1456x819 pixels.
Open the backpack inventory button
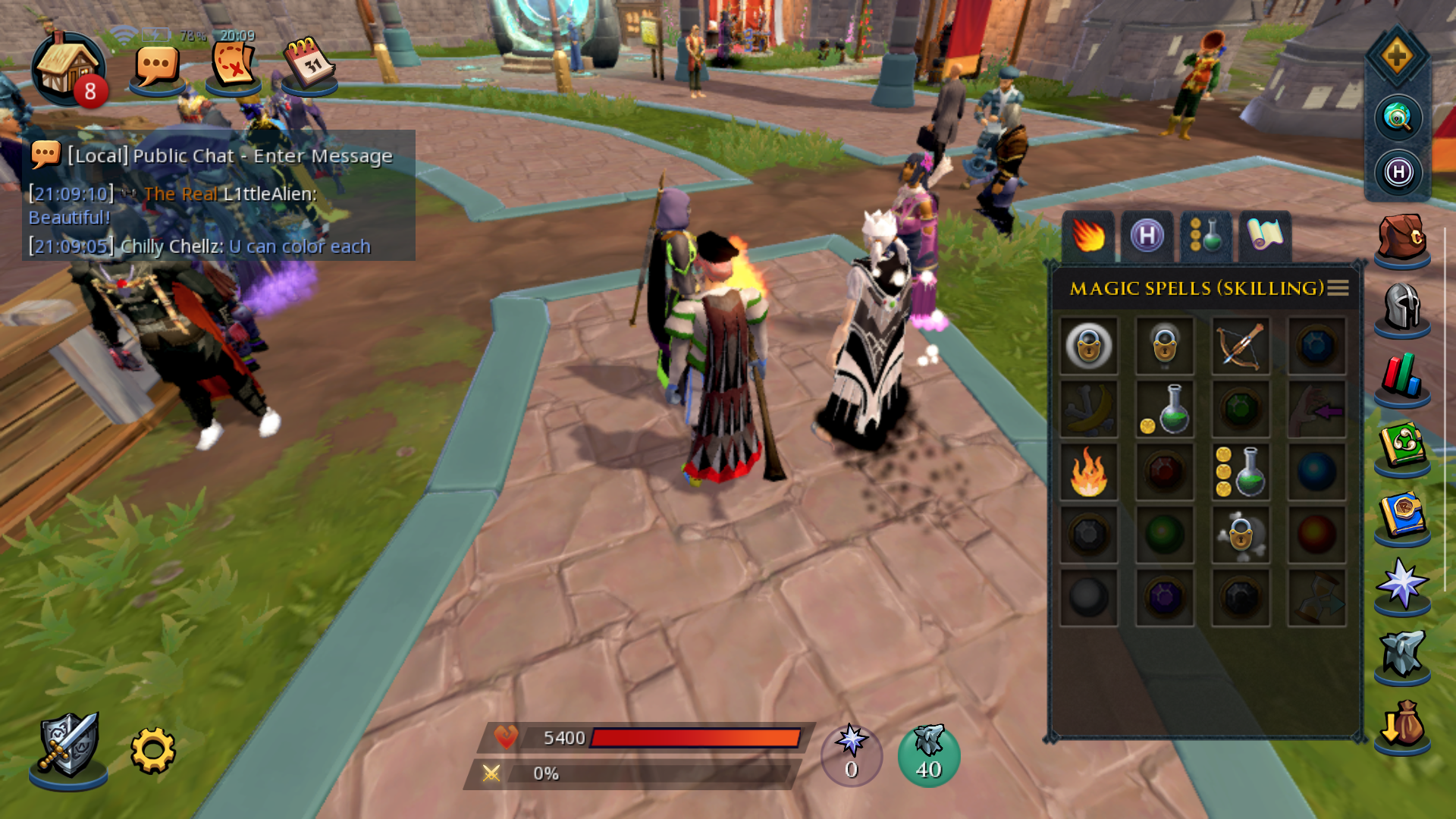(x=1401, y=238)
